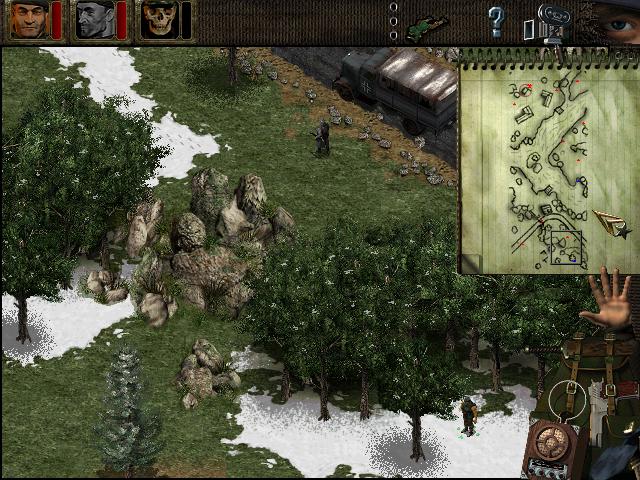The width and height of the screenshot is (640, 480).
Task: Select the grayscale capped commando portrait
Action: [95, 19]
